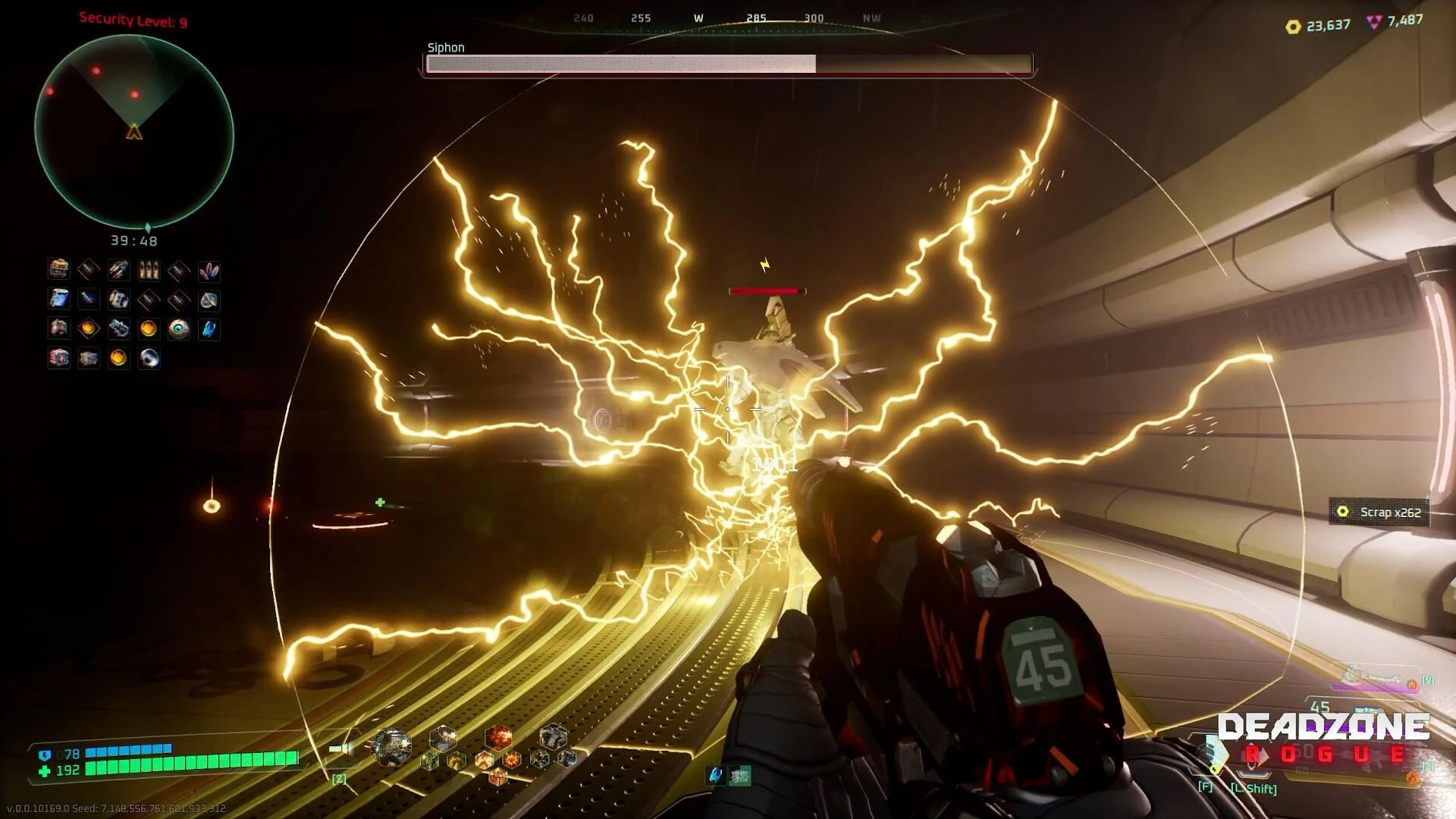Click the large fiery explosion hexagon augment
Image resolution: width=1456 pixels, height=819 pixels.
(498, 737)
